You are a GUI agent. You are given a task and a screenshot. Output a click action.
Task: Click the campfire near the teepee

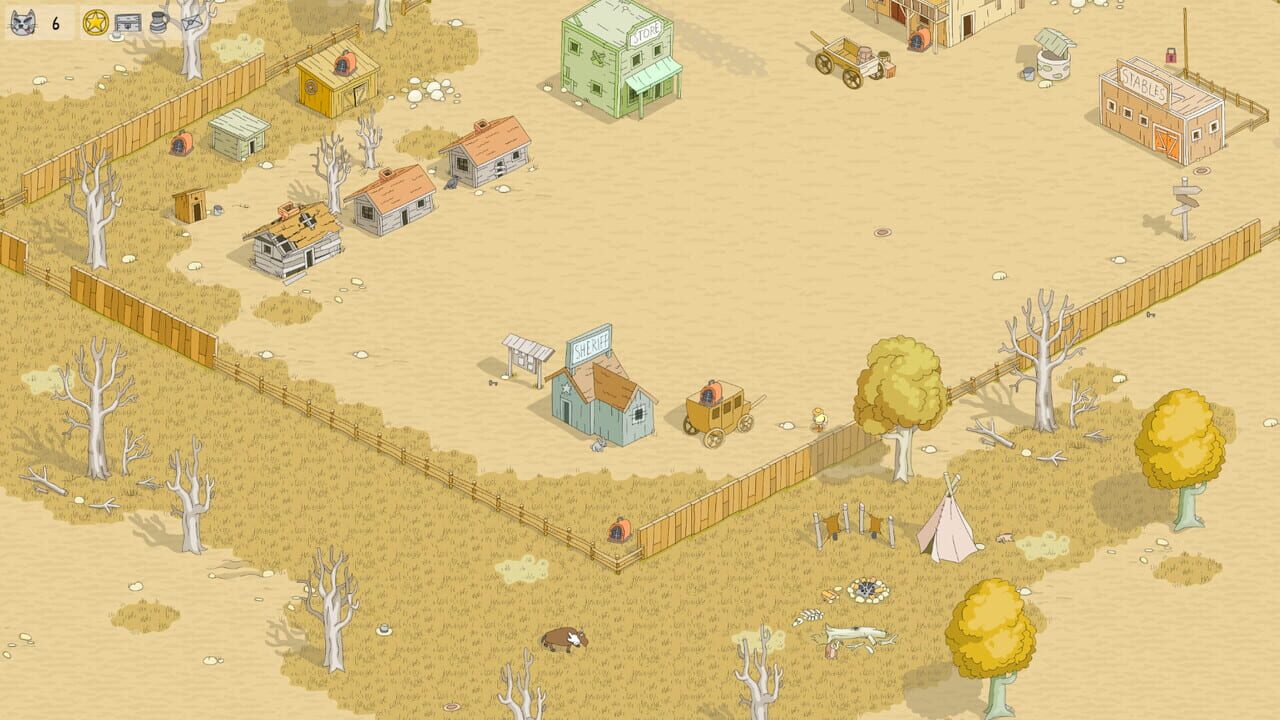pos(868,590)
